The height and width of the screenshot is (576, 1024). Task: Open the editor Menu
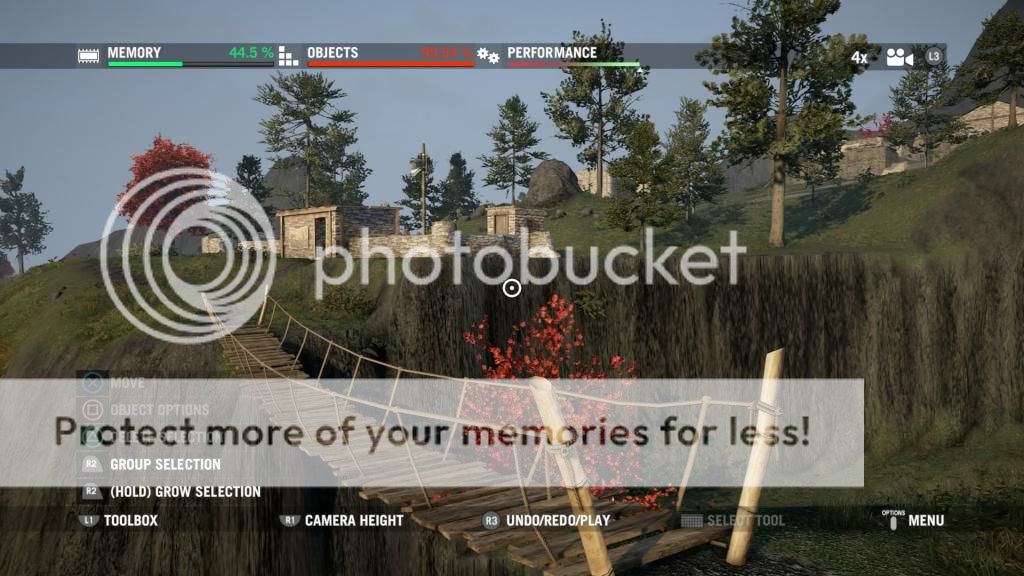click(x=925, y=520)
